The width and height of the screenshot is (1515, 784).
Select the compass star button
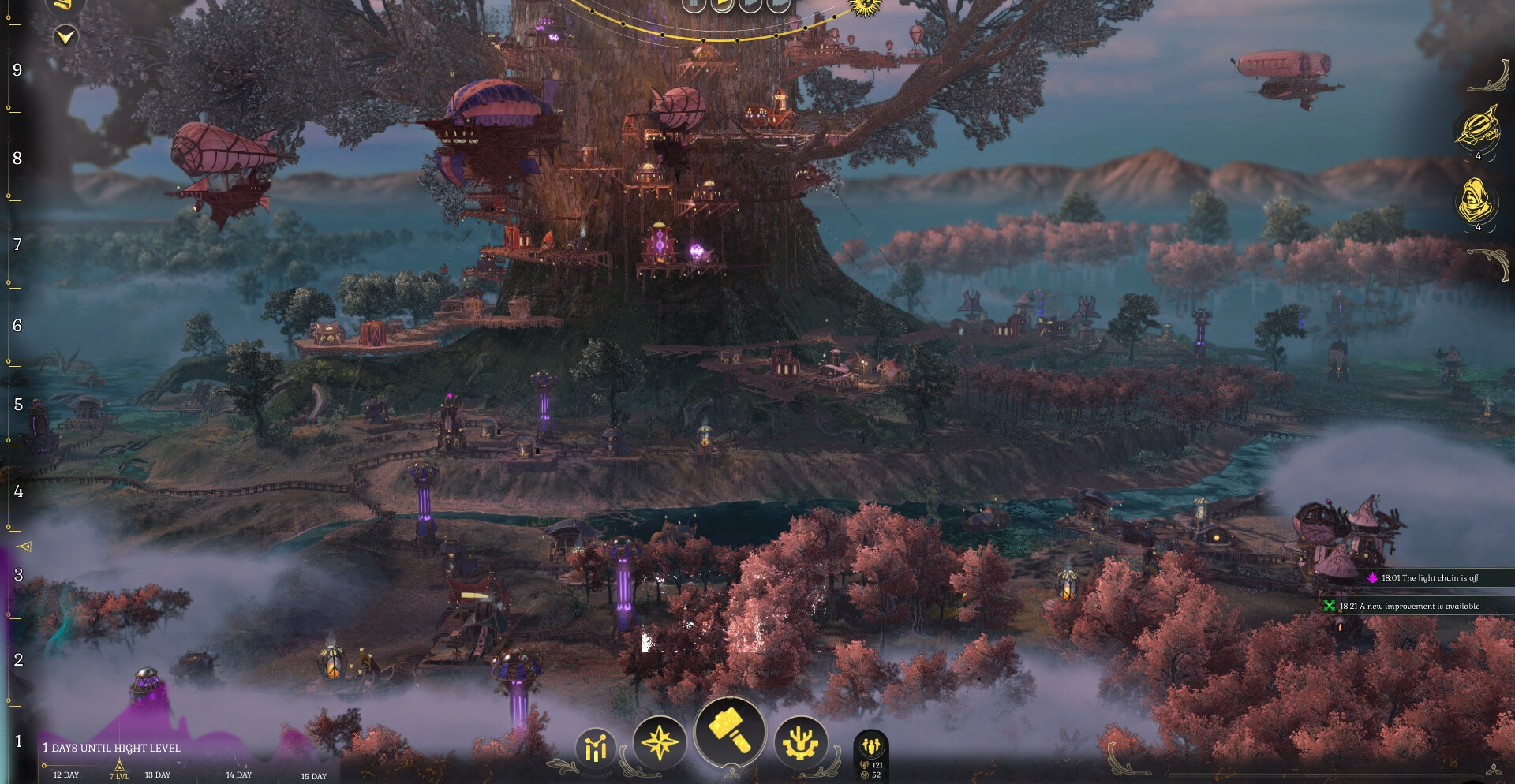[660, 742]
